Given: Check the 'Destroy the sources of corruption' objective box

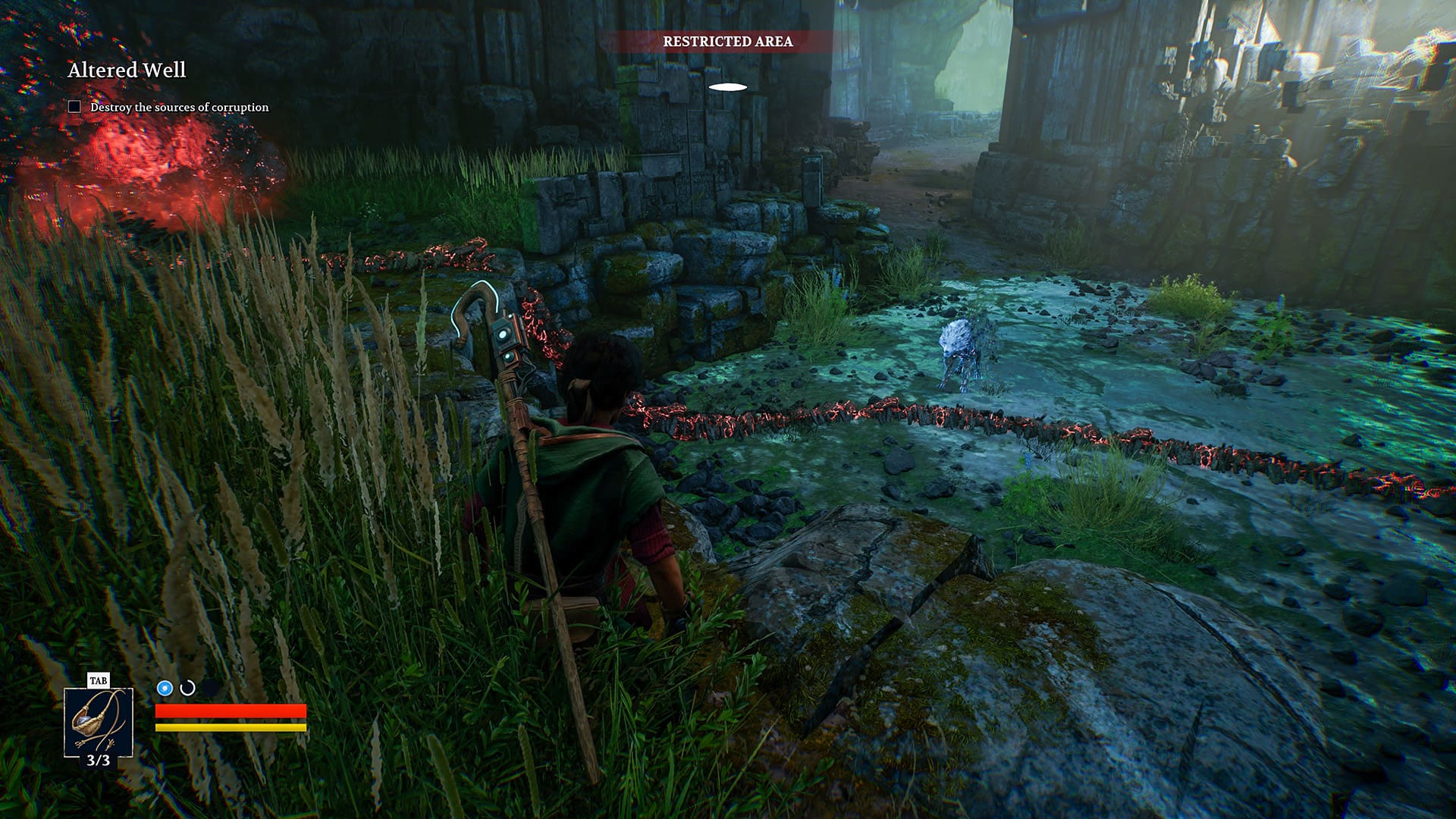Looking at the screenshot, I should 74,108.
